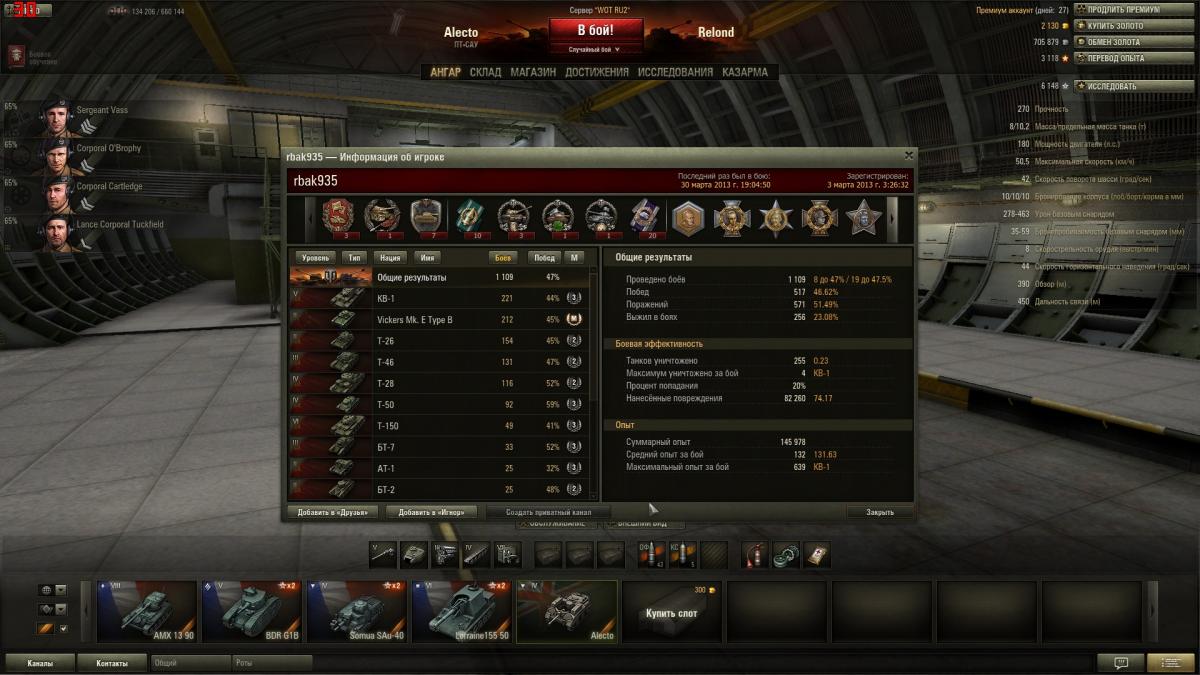
Task: Click Добавить в «Игнор» button
Action: [431, 512]
